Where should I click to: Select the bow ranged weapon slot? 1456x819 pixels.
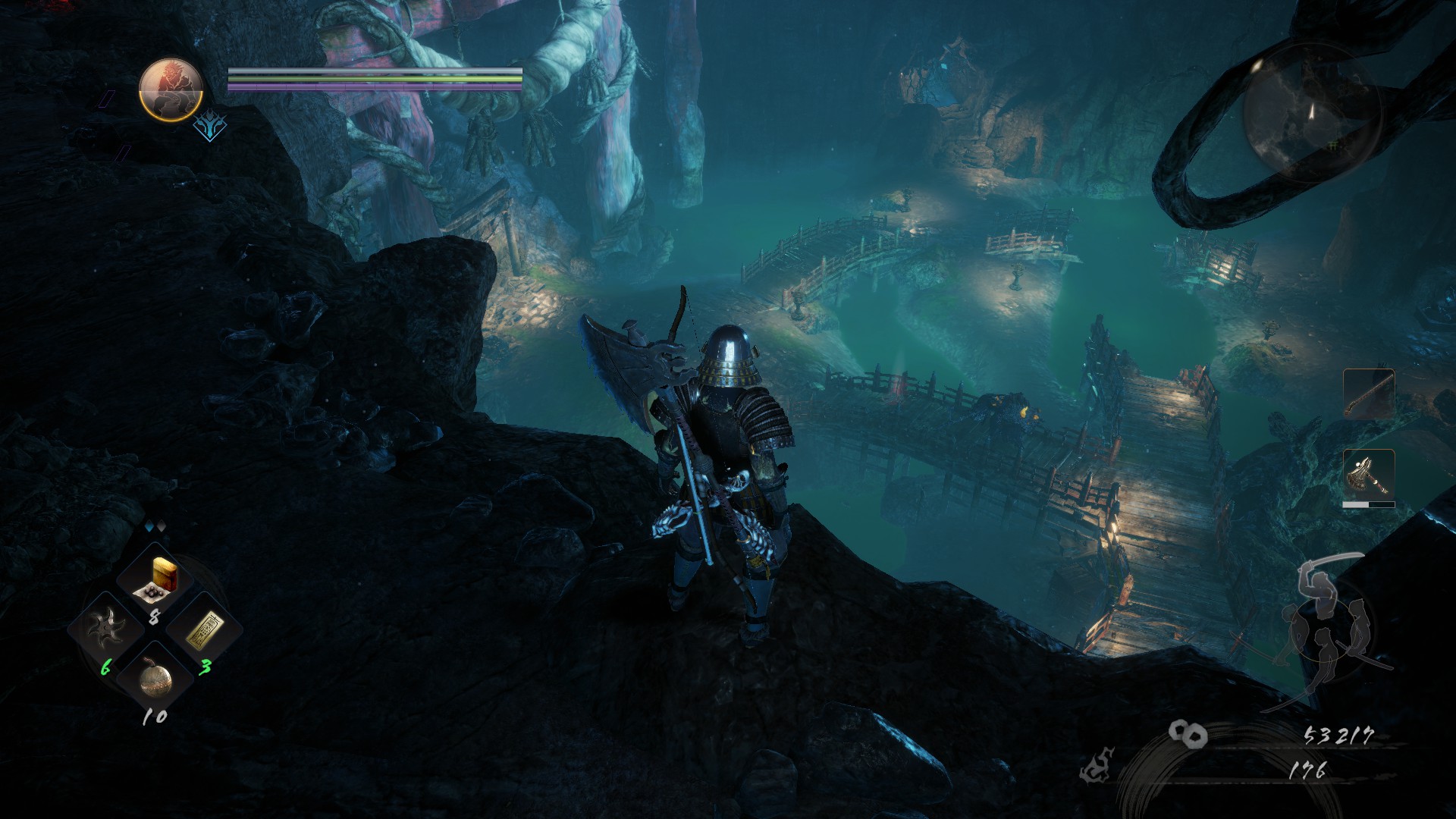click(x=1369, y=394)
